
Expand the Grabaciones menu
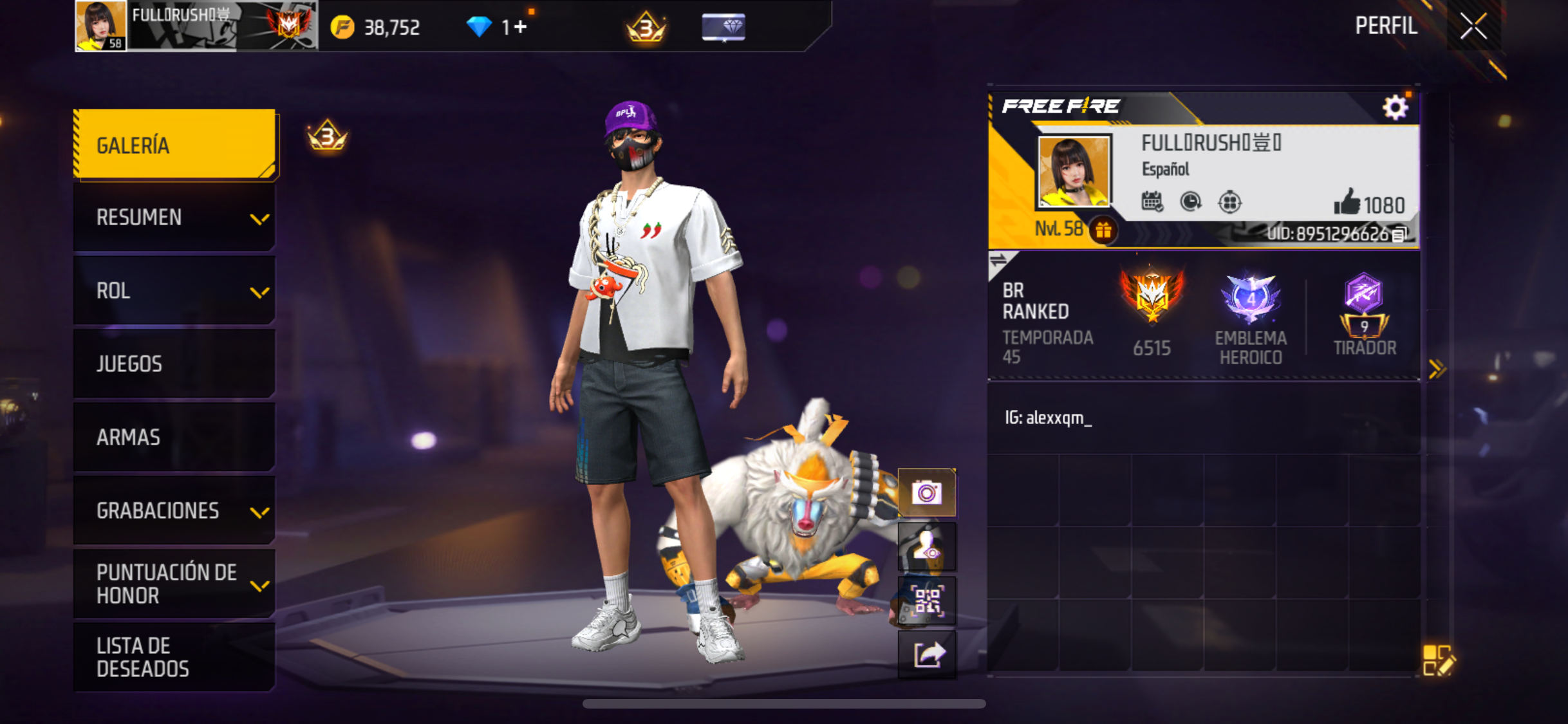pos(174,511)
